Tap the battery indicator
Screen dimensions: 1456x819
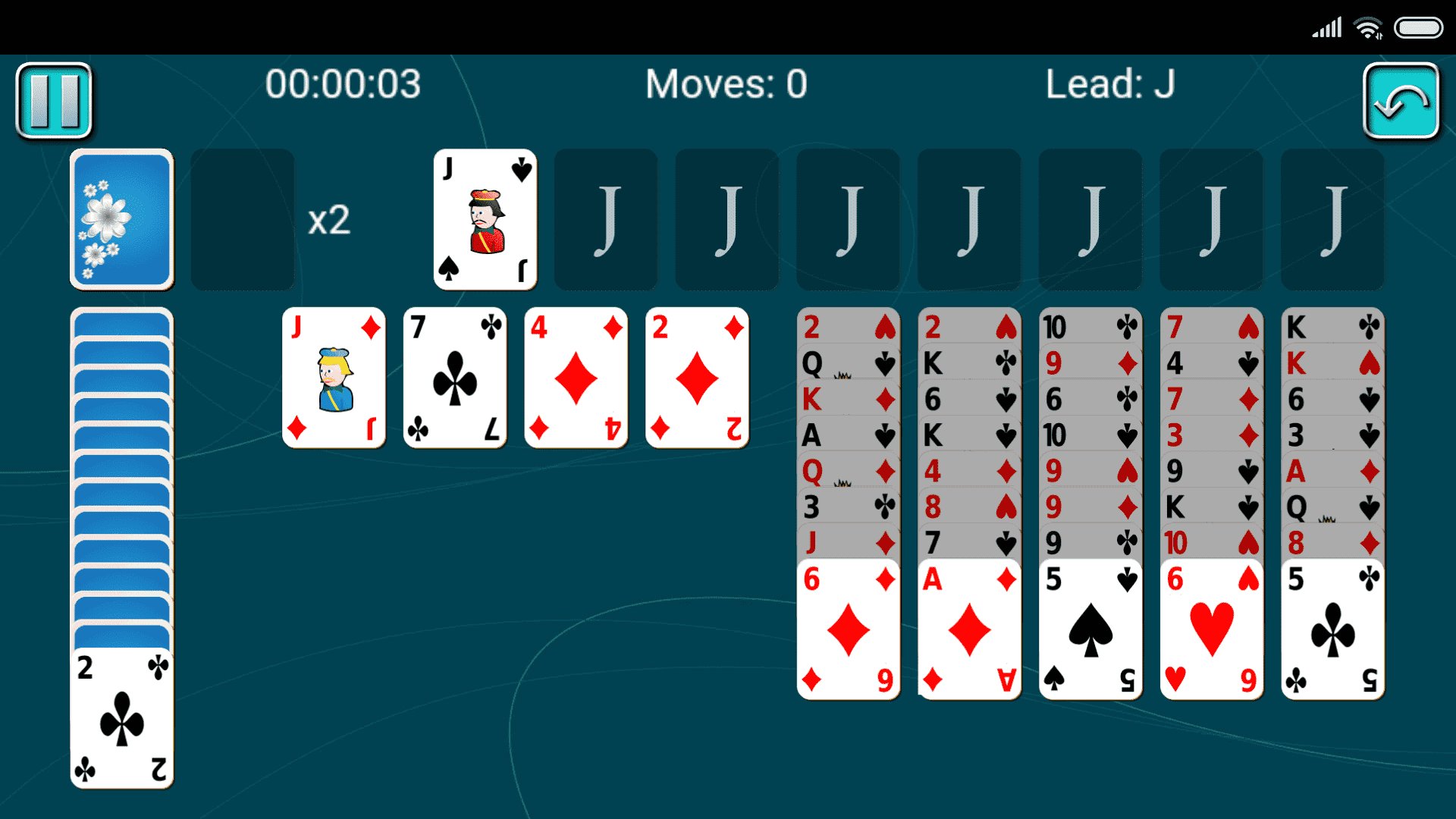[x=1420, y=27]
